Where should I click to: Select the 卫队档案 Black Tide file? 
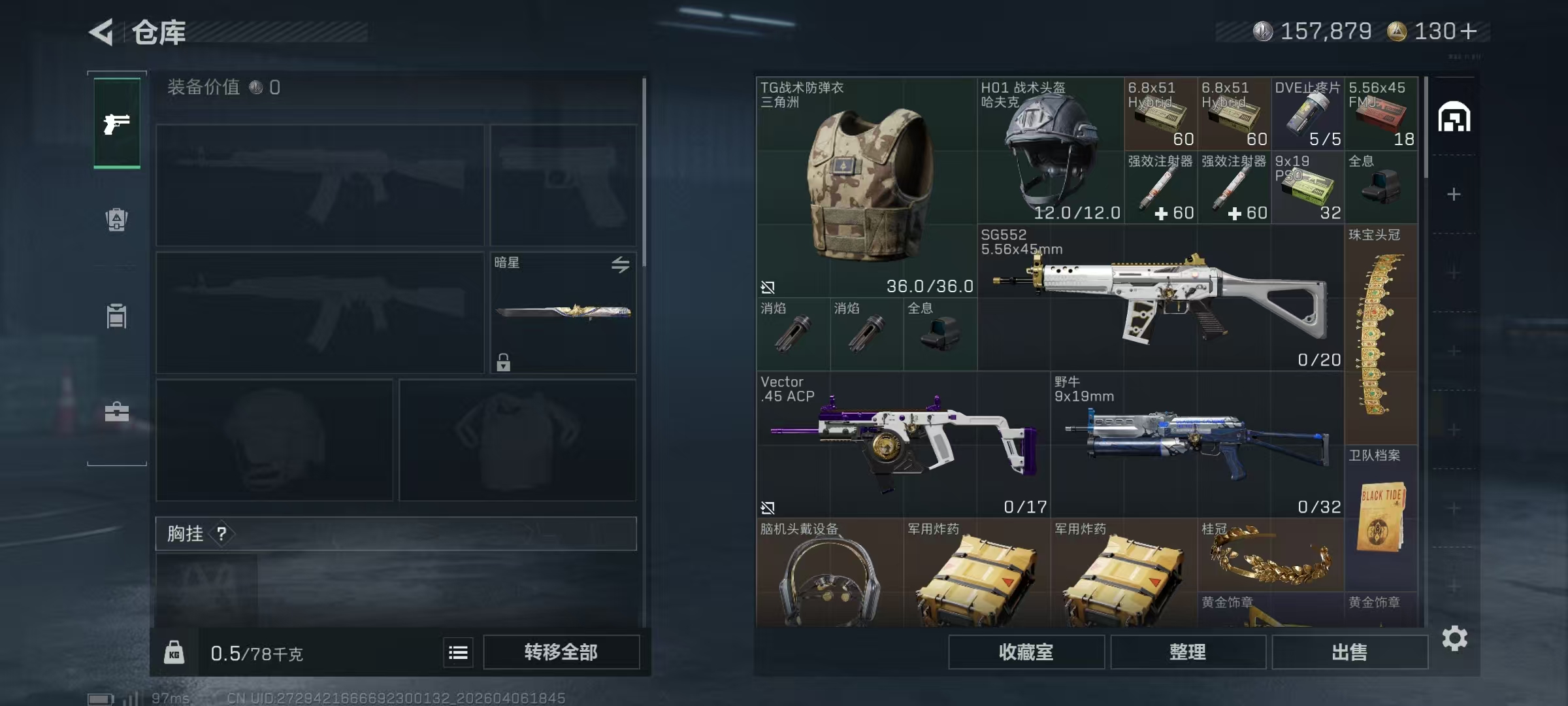(1380, 516)
